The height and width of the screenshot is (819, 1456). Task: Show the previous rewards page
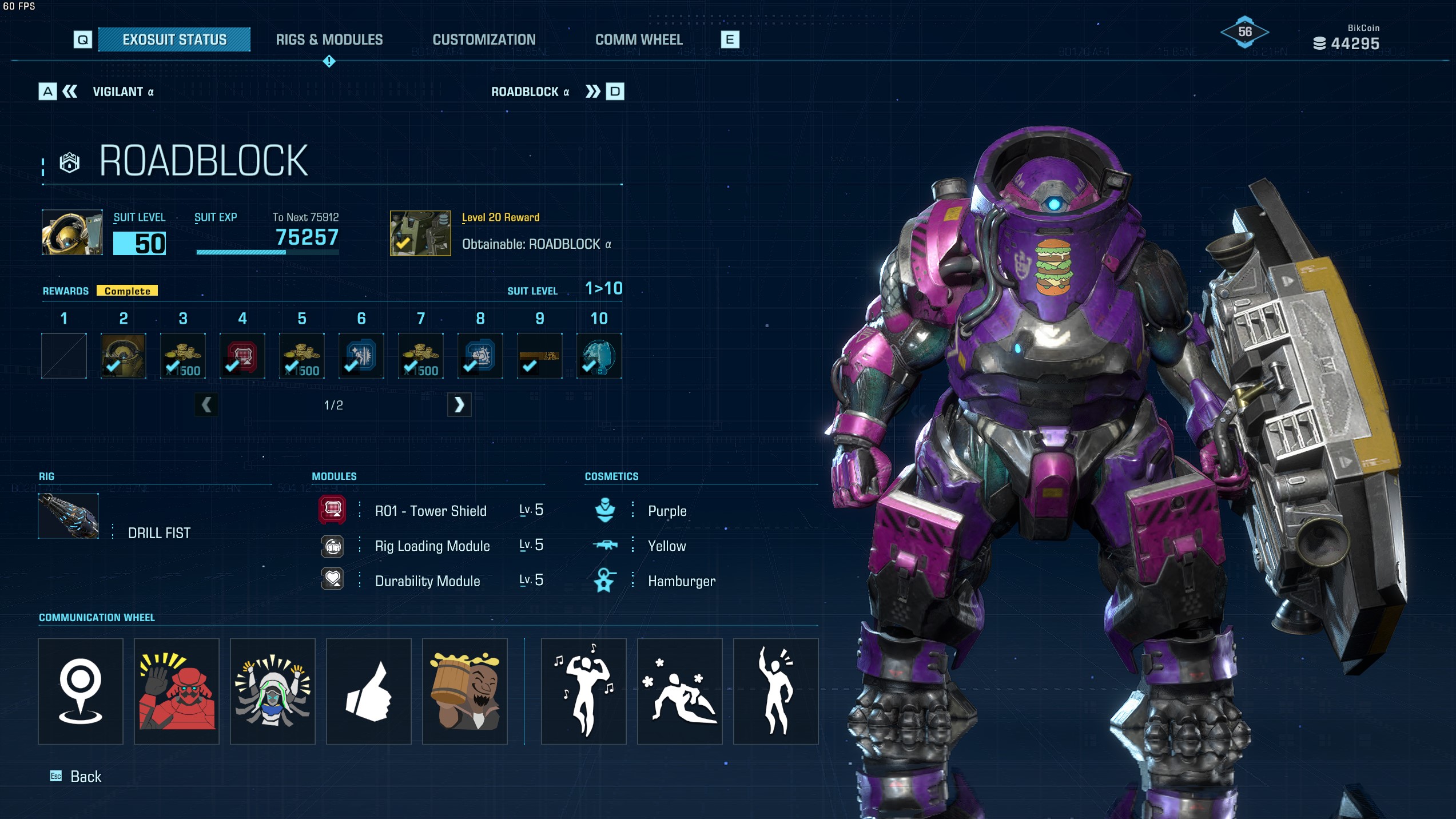coord(206,405)
